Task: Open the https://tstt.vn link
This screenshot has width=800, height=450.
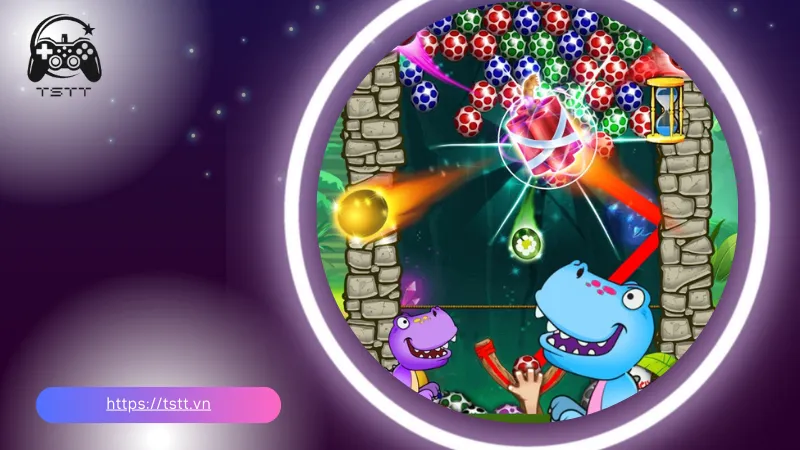Action: coord(158,404)
